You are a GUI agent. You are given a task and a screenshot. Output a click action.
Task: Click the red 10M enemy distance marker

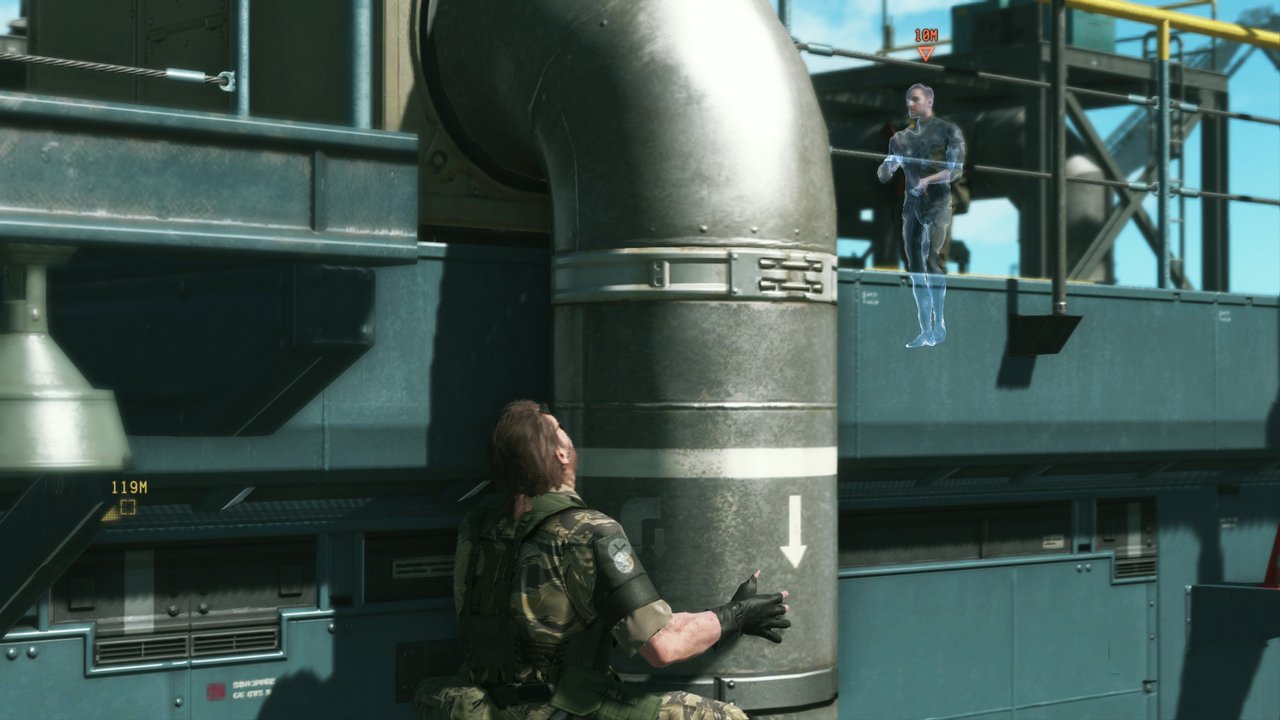click(925, 36)
